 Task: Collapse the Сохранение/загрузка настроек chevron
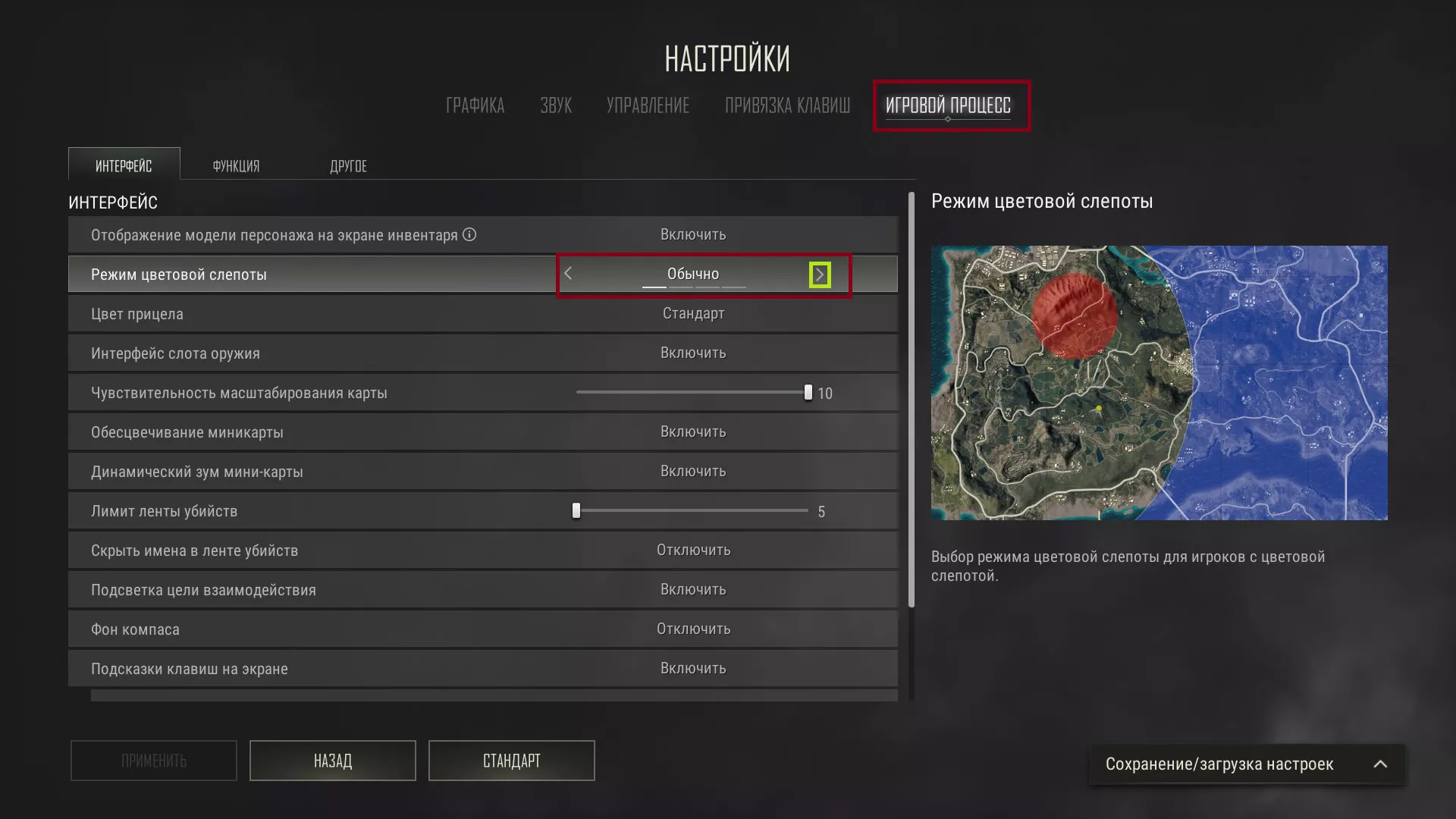(x=1380, y=764)
